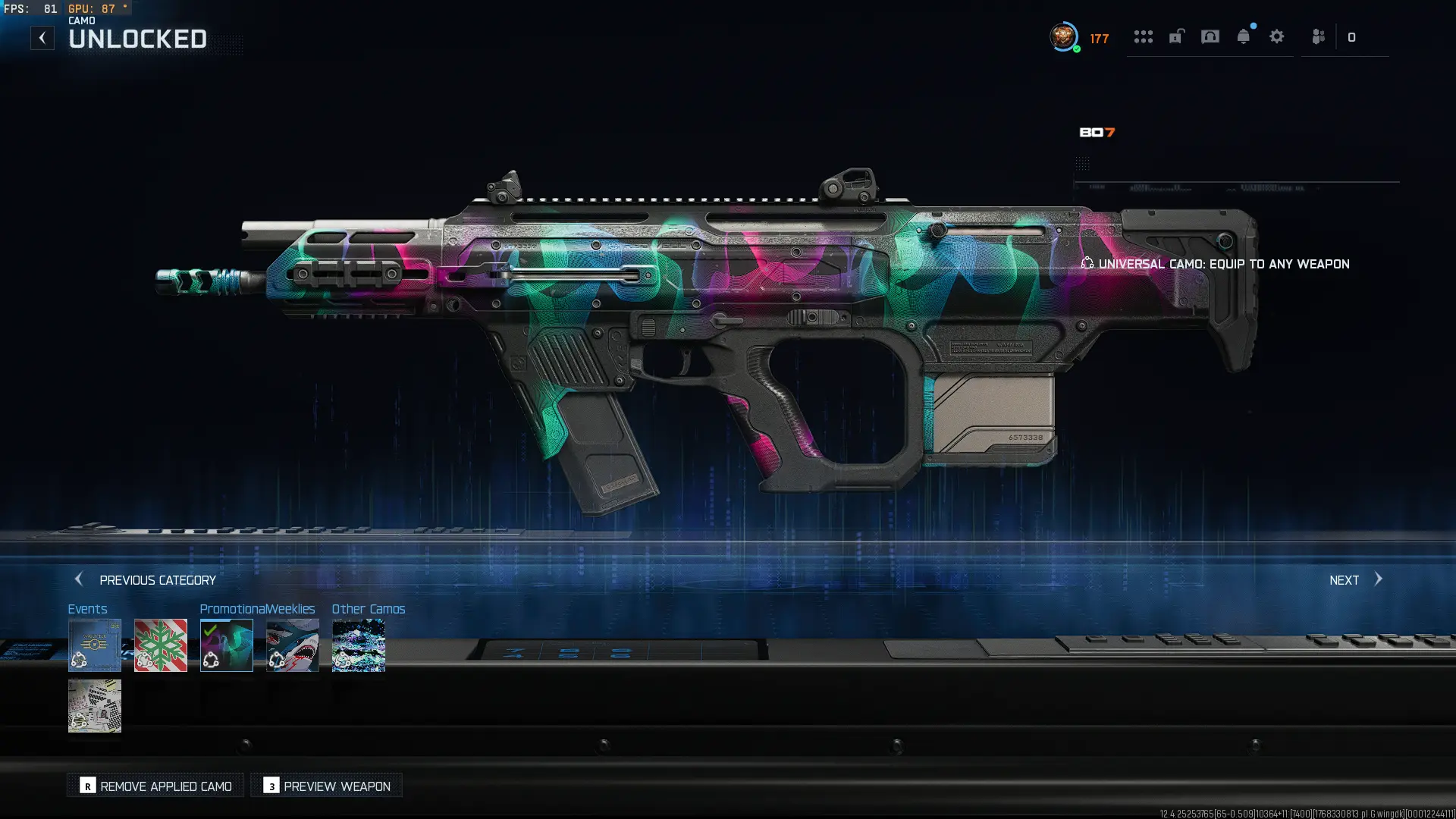
Task: Click the Events section header
Action: [x=88, y=609]
